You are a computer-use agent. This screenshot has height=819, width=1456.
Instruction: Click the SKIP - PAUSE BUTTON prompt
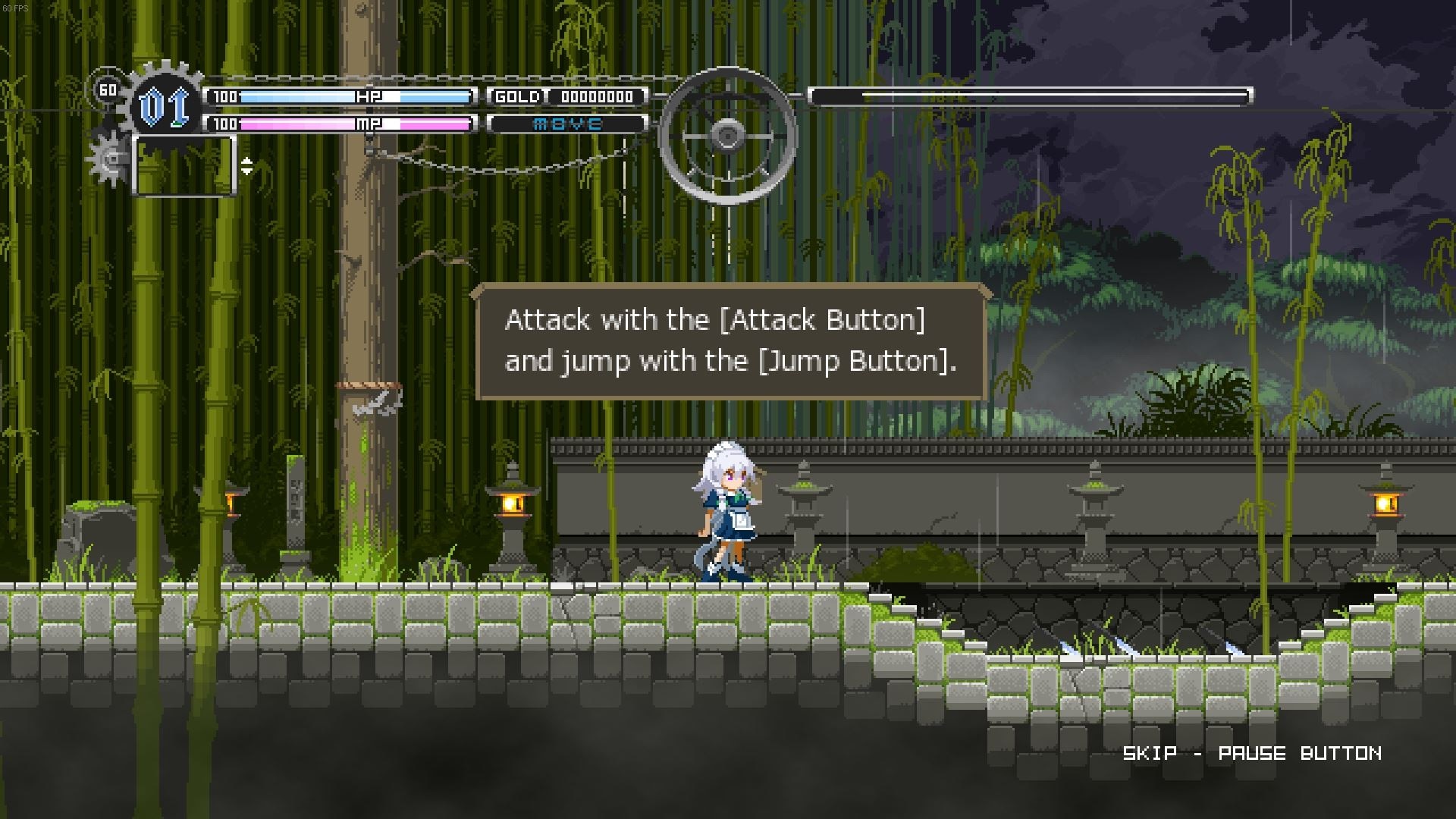(1253, 754)
